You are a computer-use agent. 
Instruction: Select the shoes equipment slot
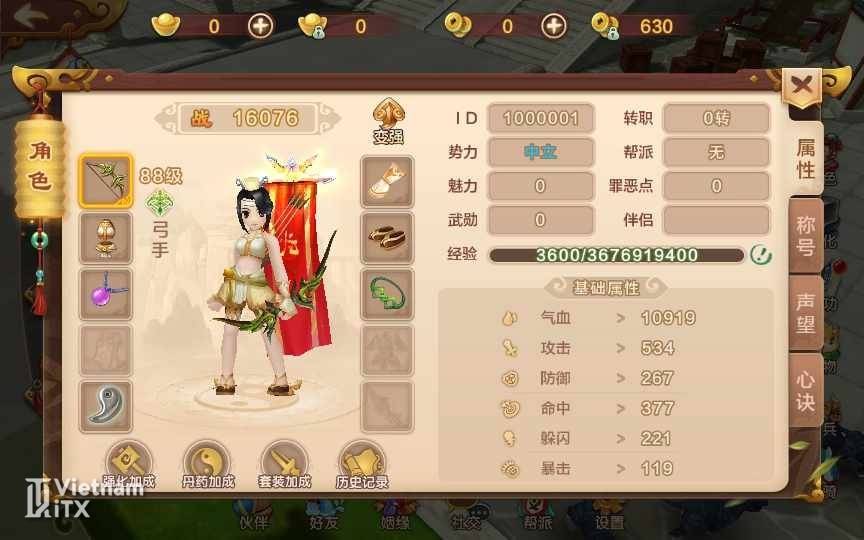pyautogui.click(x=387, y=238)
